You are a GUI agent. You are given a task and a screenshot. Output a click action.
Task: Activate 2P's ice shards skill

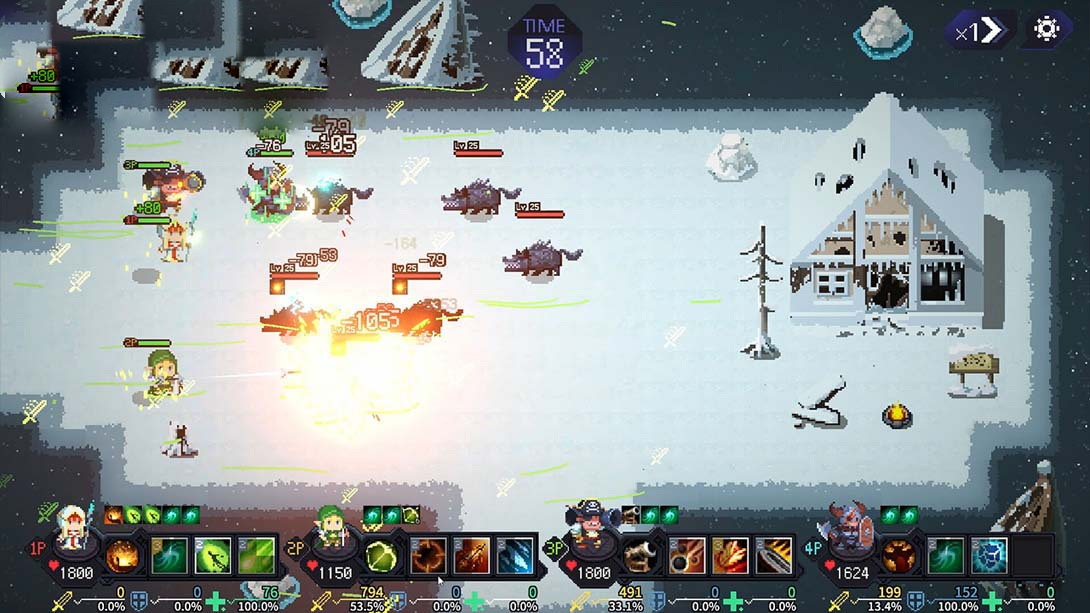tap(514, 556)
